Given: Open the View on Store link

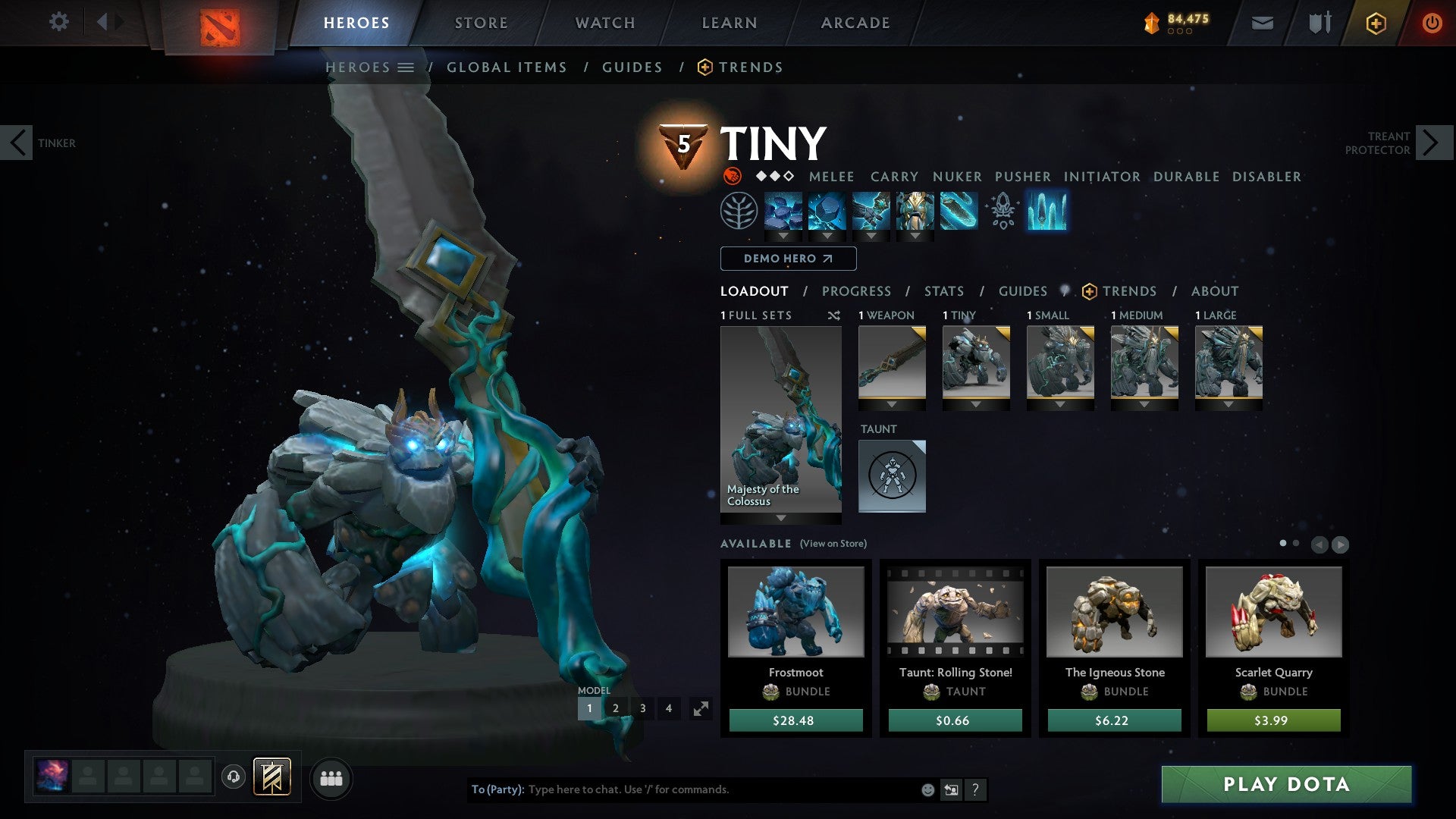Looking at the screenshot, I should [834, 544].
